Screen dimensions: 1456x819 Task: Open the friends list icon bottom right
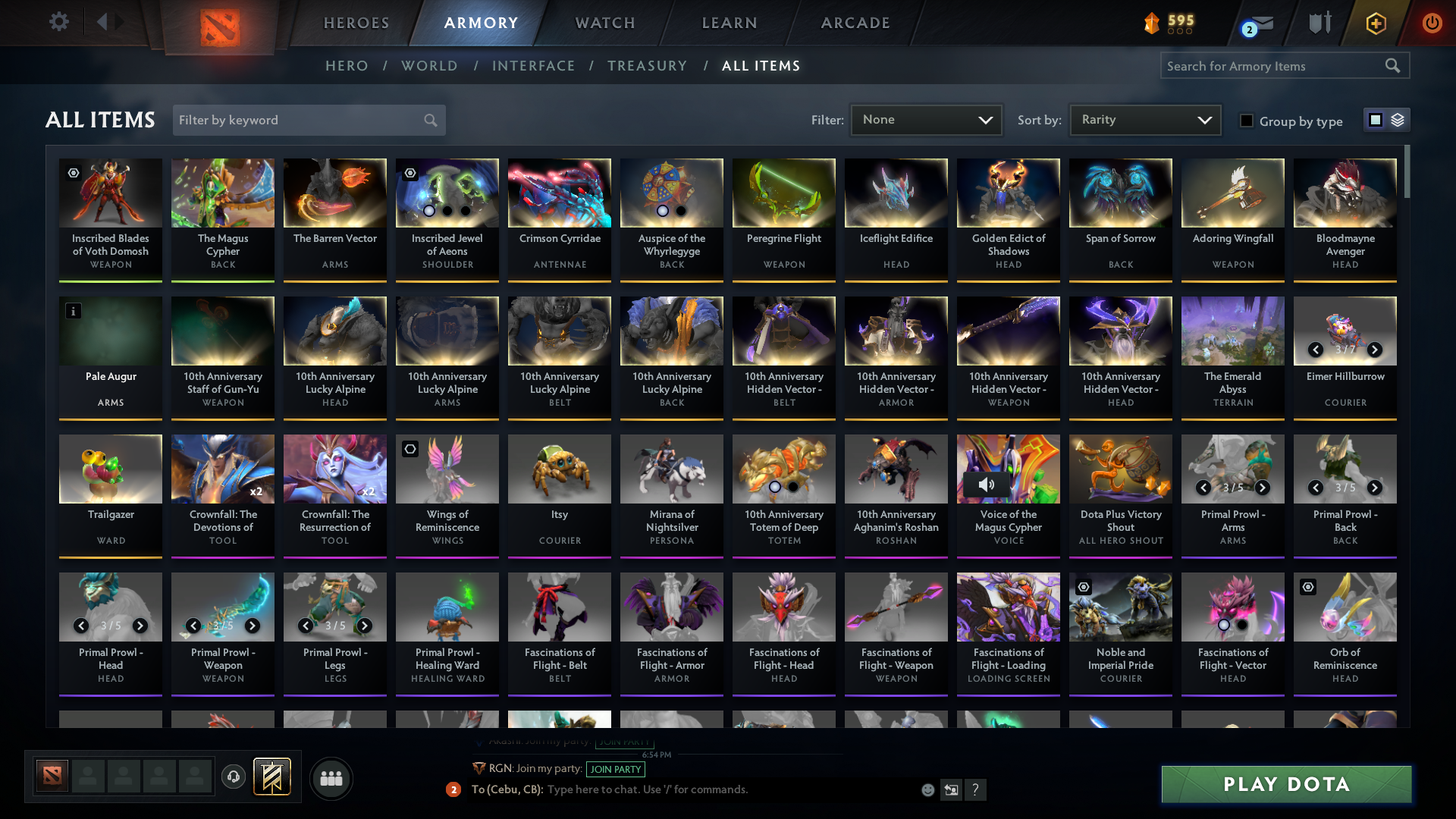click(x=331, y=778)
